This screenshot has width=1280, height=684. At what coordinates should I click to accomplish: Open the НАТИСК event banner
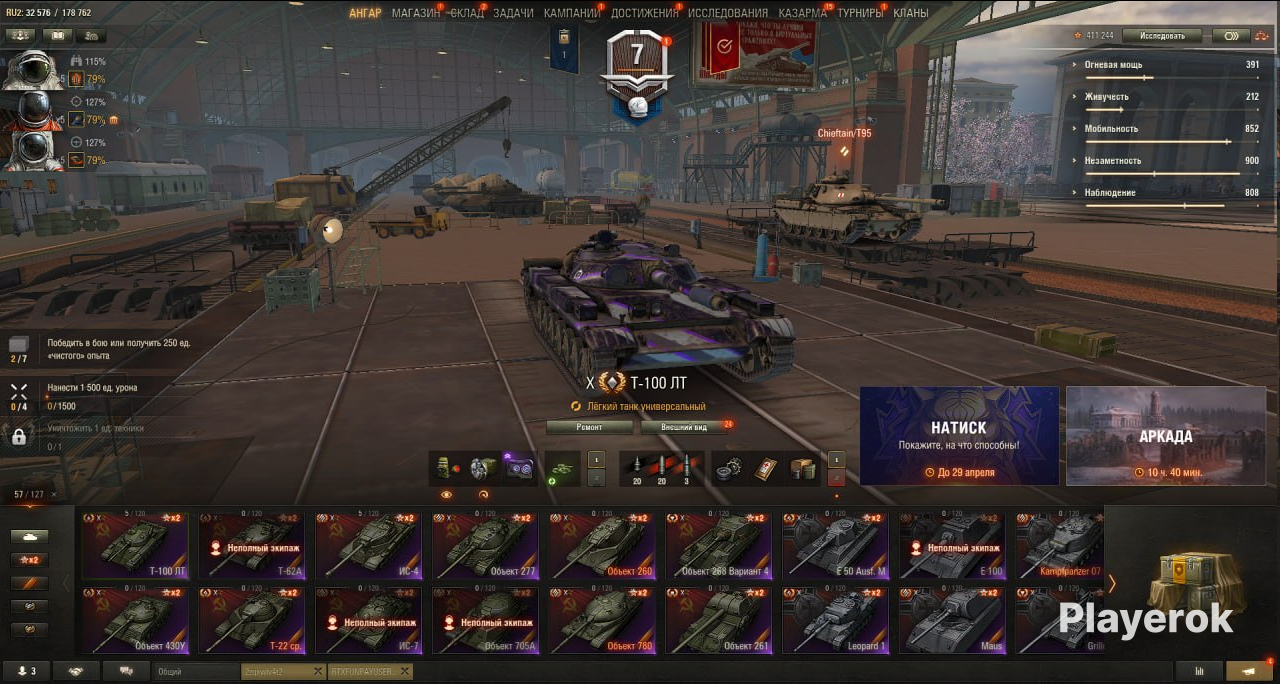click(959, 436)
